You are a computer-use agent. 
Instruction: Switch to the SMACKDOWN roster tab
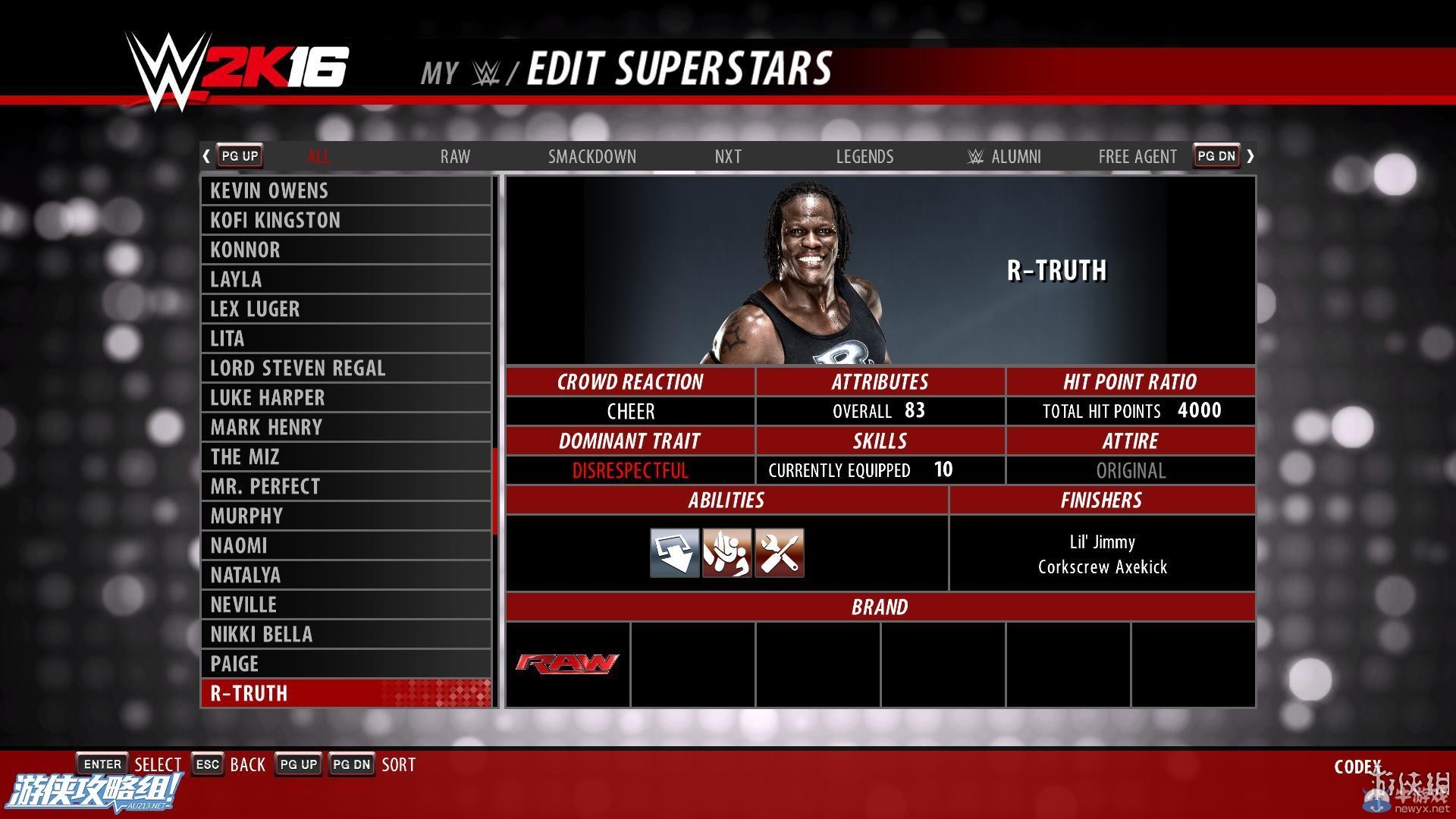pyautogui.click(x=592, y=156)
